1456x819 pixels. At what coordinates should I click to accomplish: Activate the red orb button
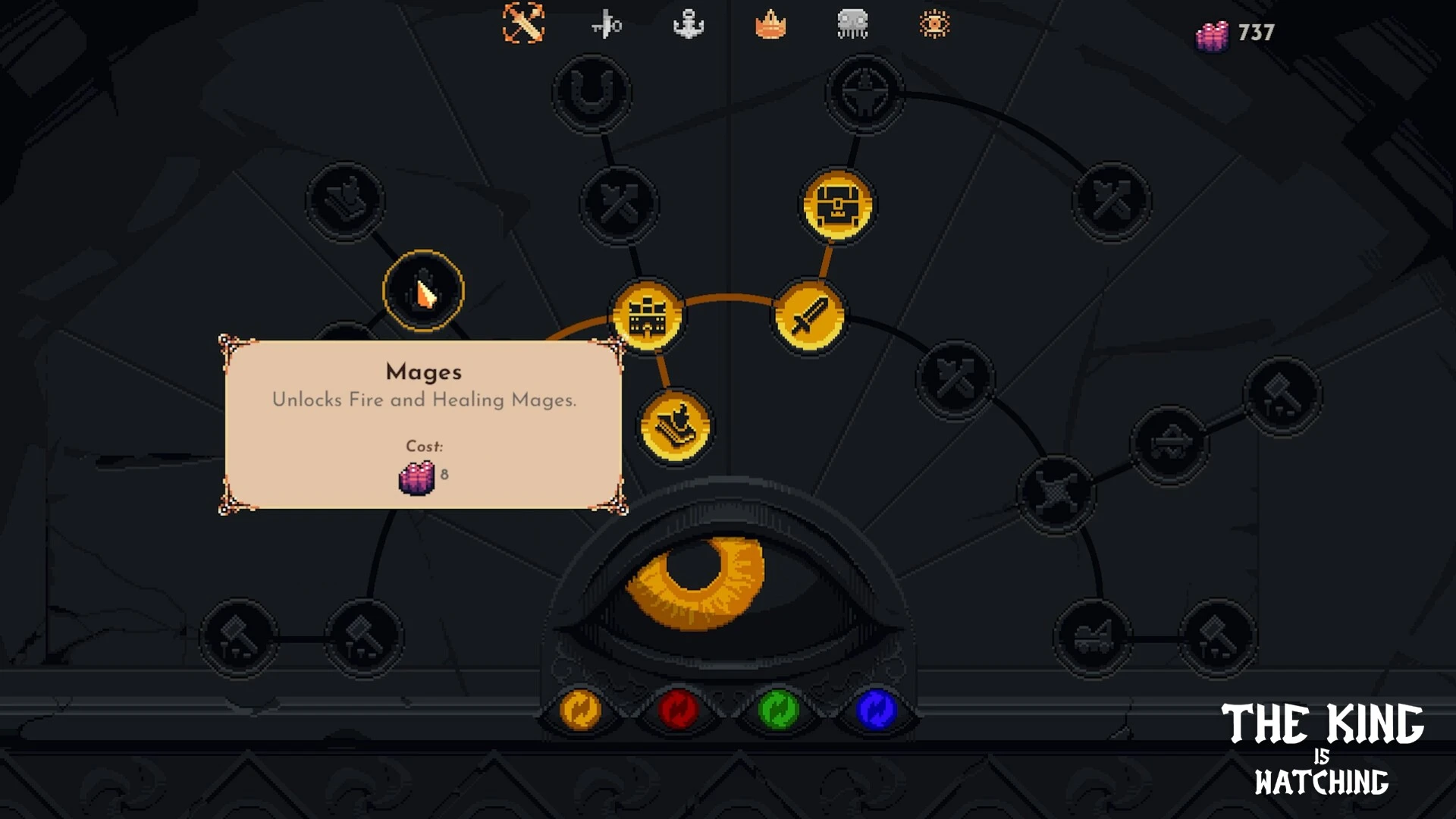click(x=678, y=711)
